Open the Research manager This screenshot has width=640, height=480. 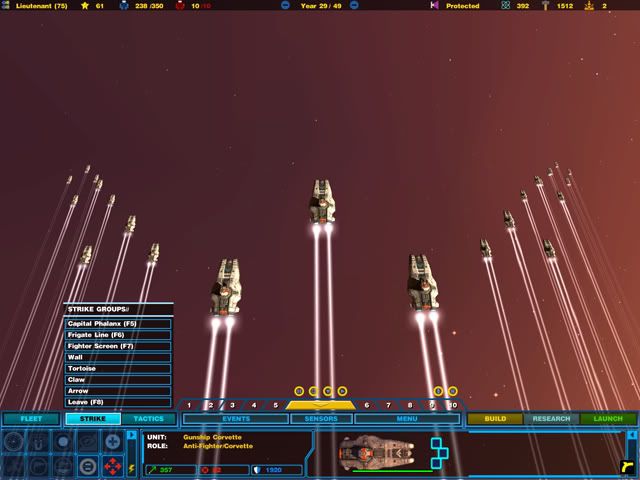(551, 419)
